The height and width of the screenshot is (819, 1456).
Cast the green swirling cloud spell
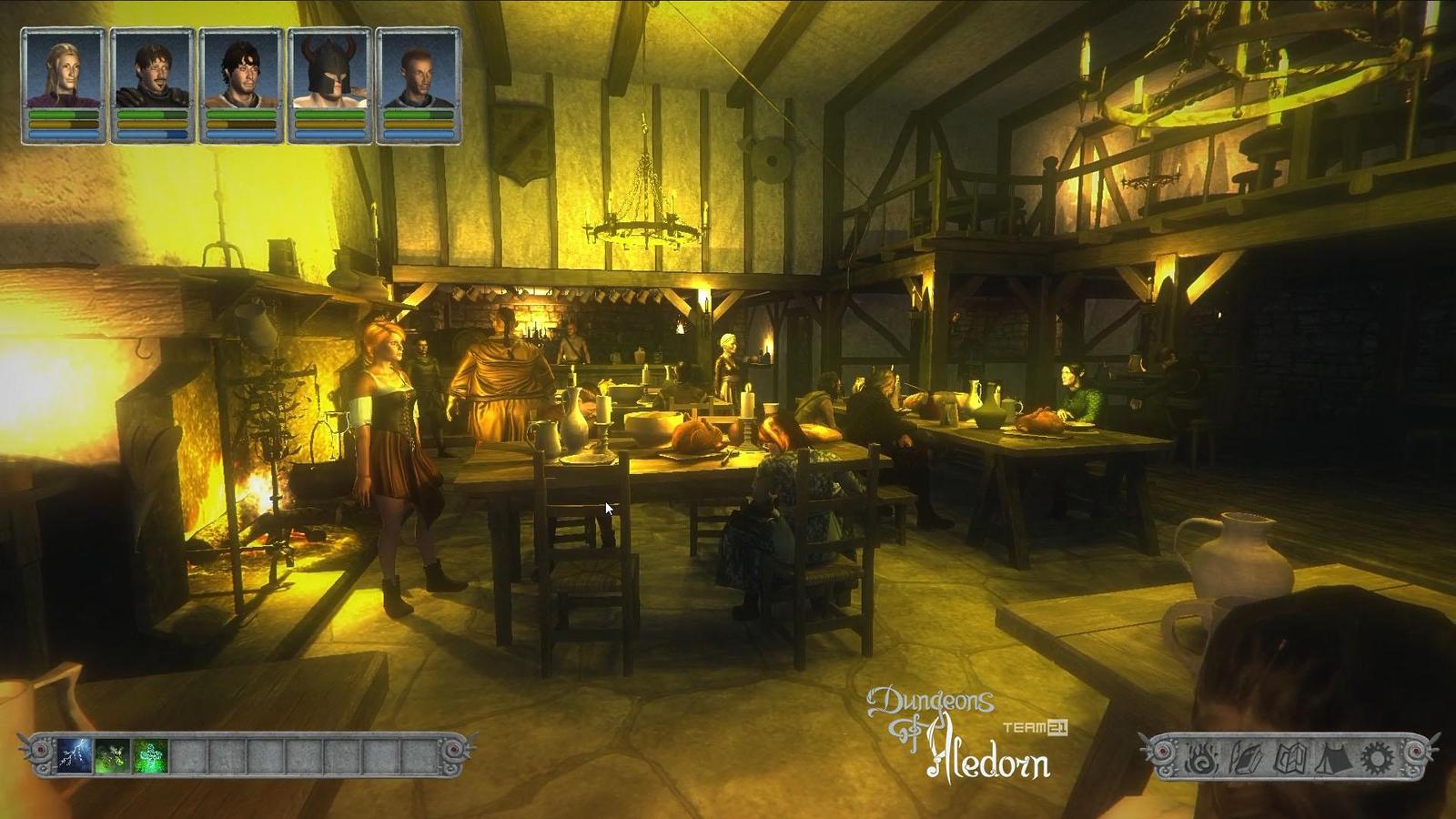tap(112, 755)
